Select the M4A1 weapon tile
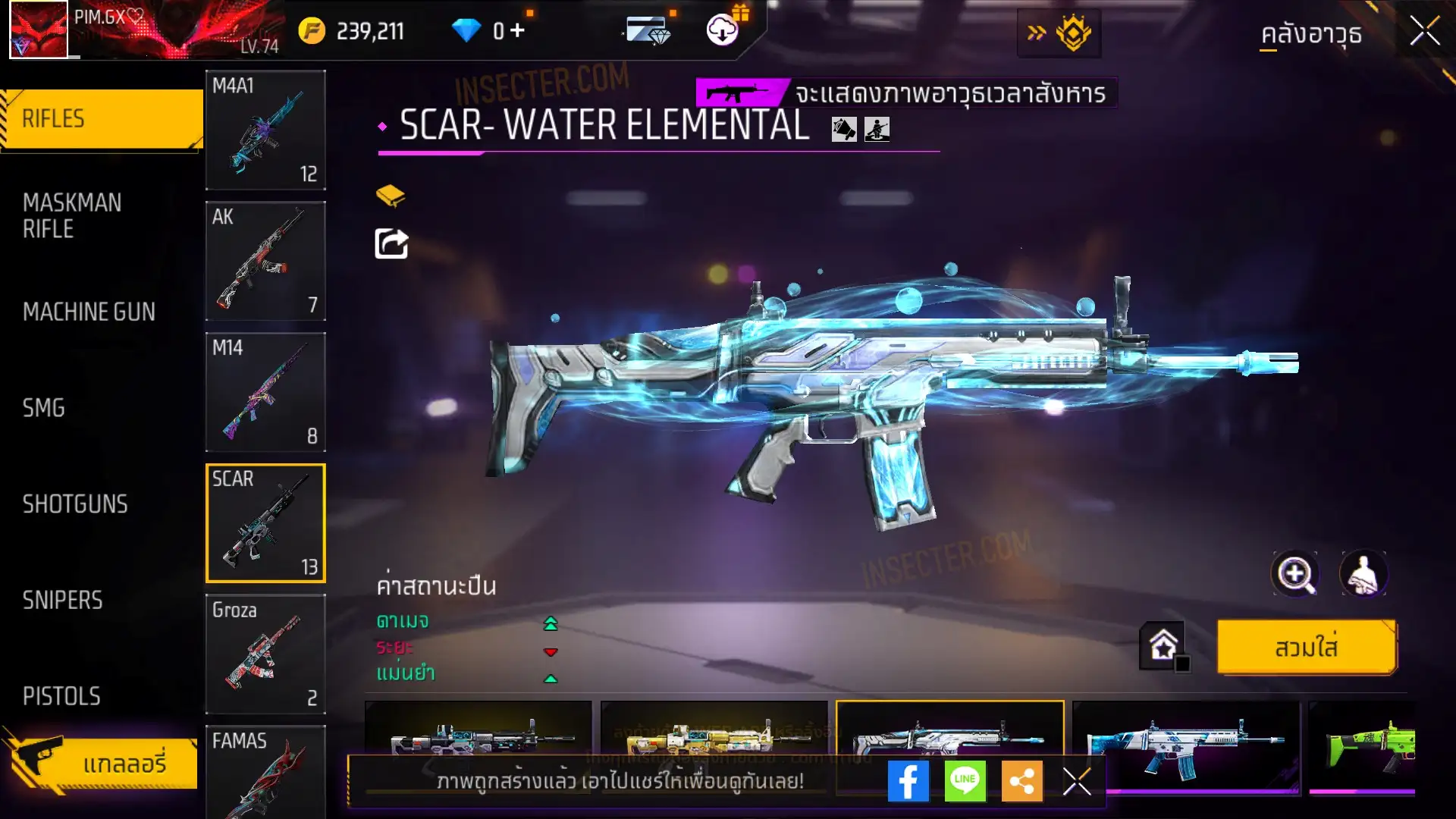1456x819 pixels. tap(265, 130)
